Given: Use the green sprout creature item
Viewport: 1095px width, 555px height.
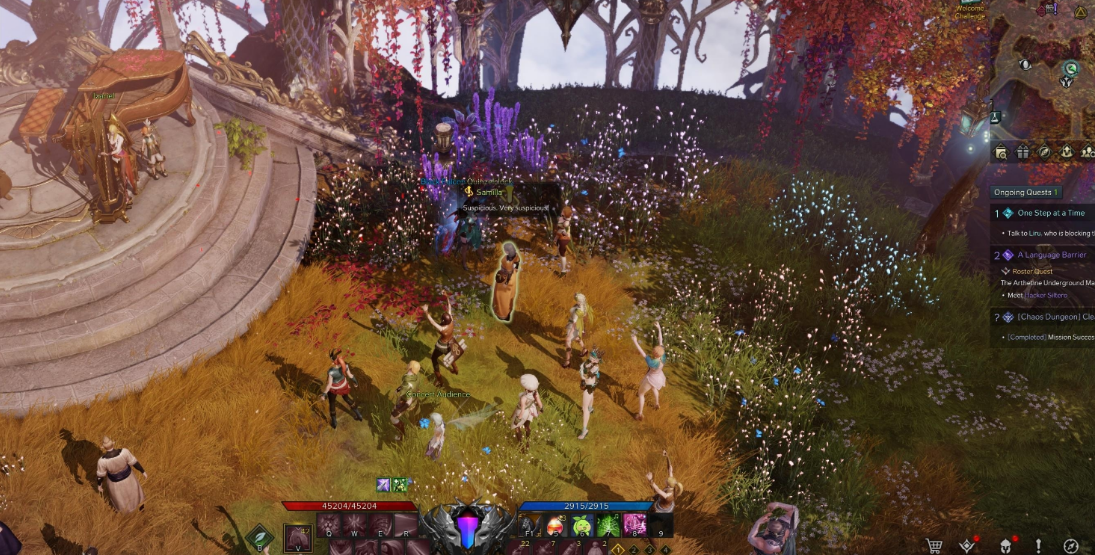Looking at the screenshot, I should tap(581, 526).
